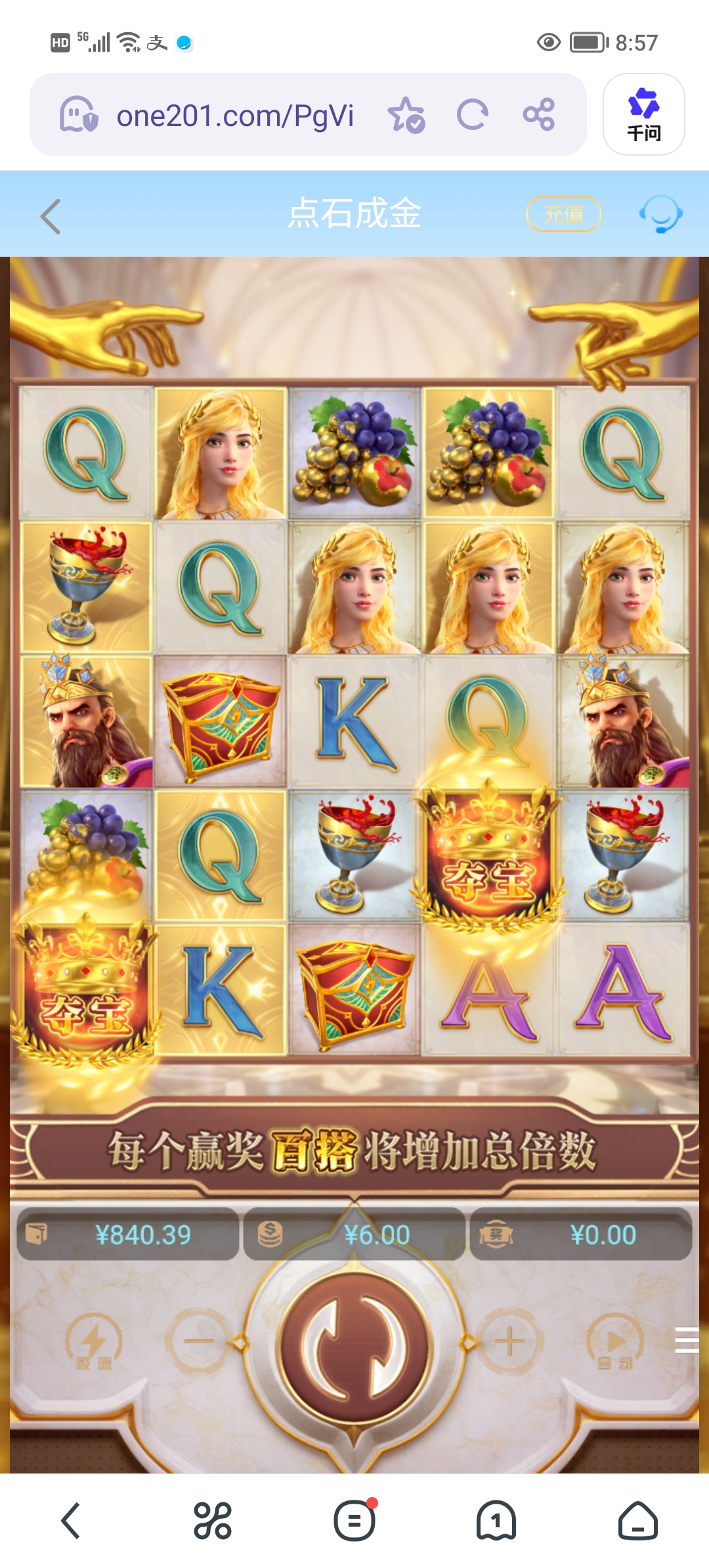Spin the reels with the round arrow button
Image resolution: width=709 pixels, height=1568 pixels.
point(354,1347)
